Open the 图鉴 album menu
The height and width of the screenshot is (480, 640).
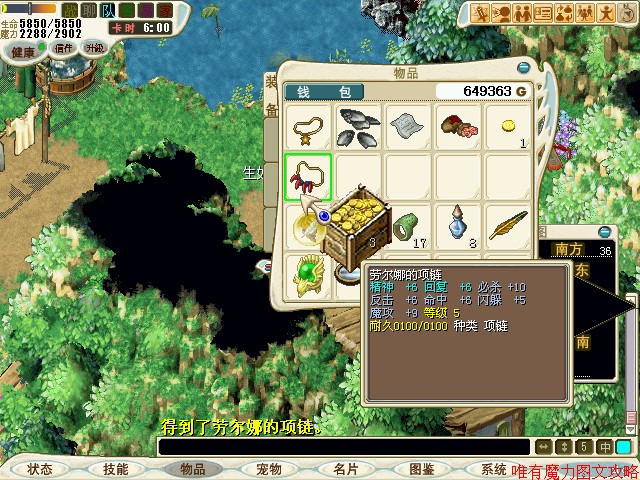[421, 468]
